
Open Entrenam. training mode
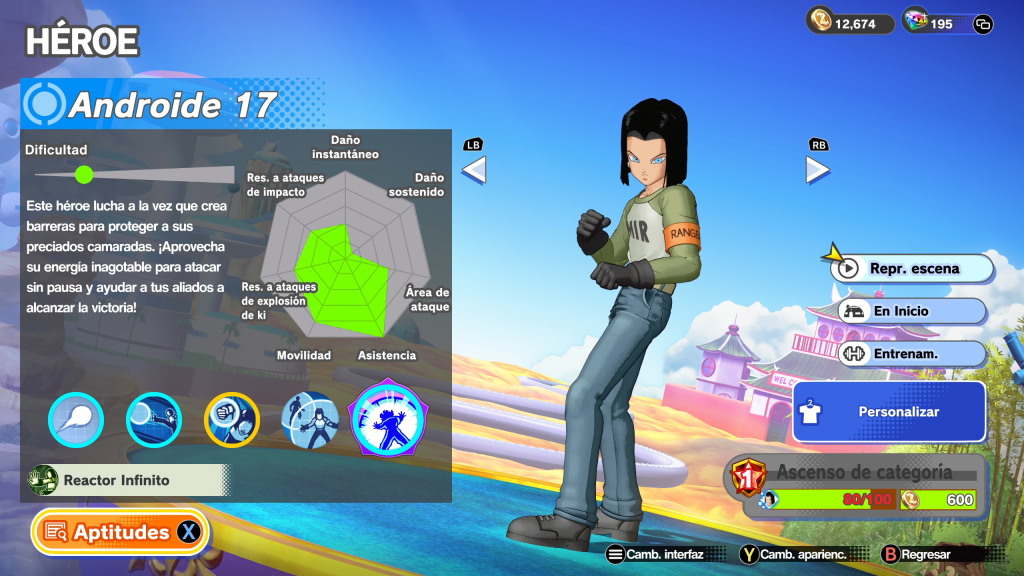point(911,353)
